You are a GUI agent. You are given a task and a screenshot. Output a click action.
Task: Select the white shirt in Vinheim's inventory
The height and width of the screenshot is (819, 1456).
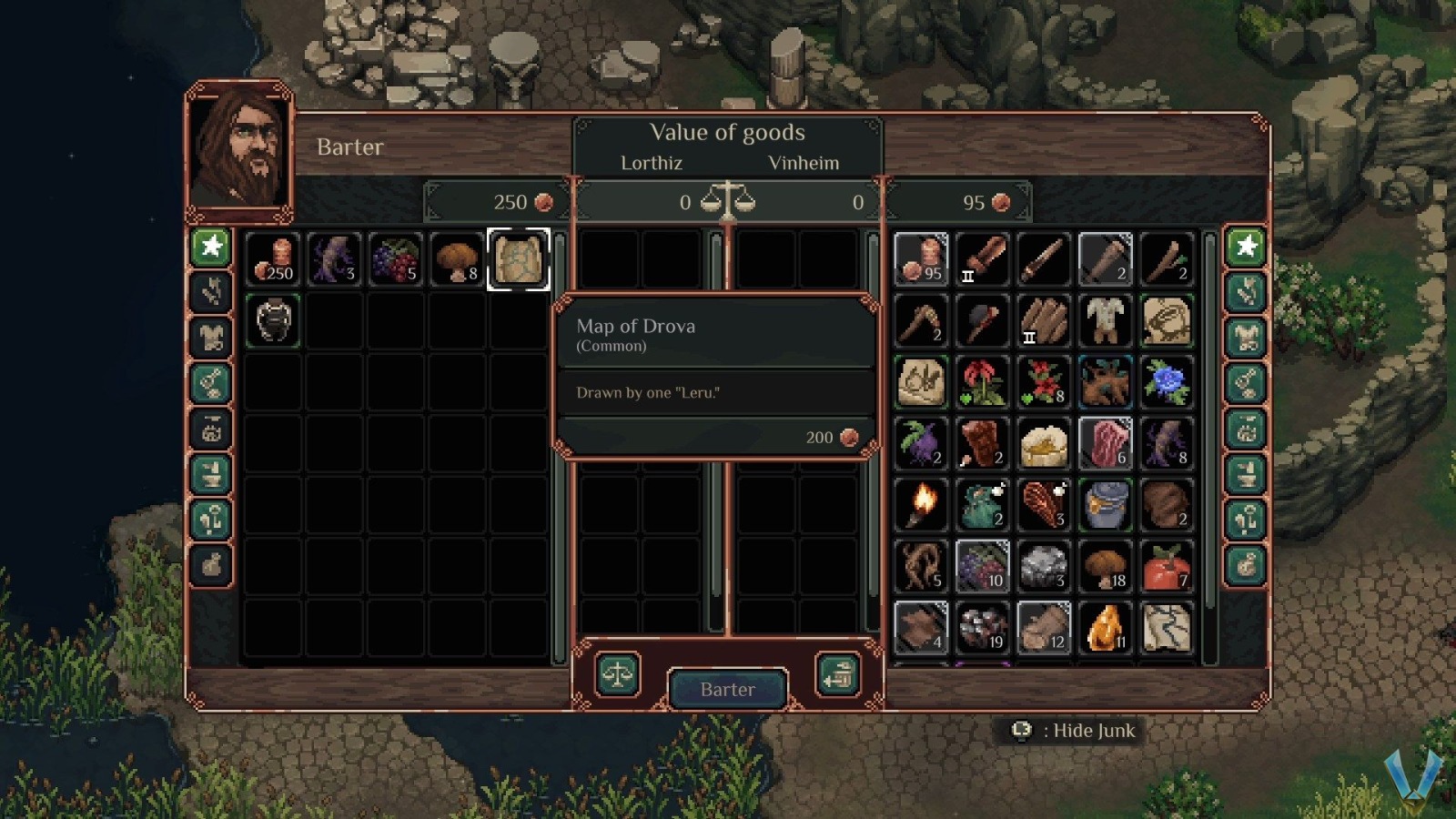click(1105, 320)
